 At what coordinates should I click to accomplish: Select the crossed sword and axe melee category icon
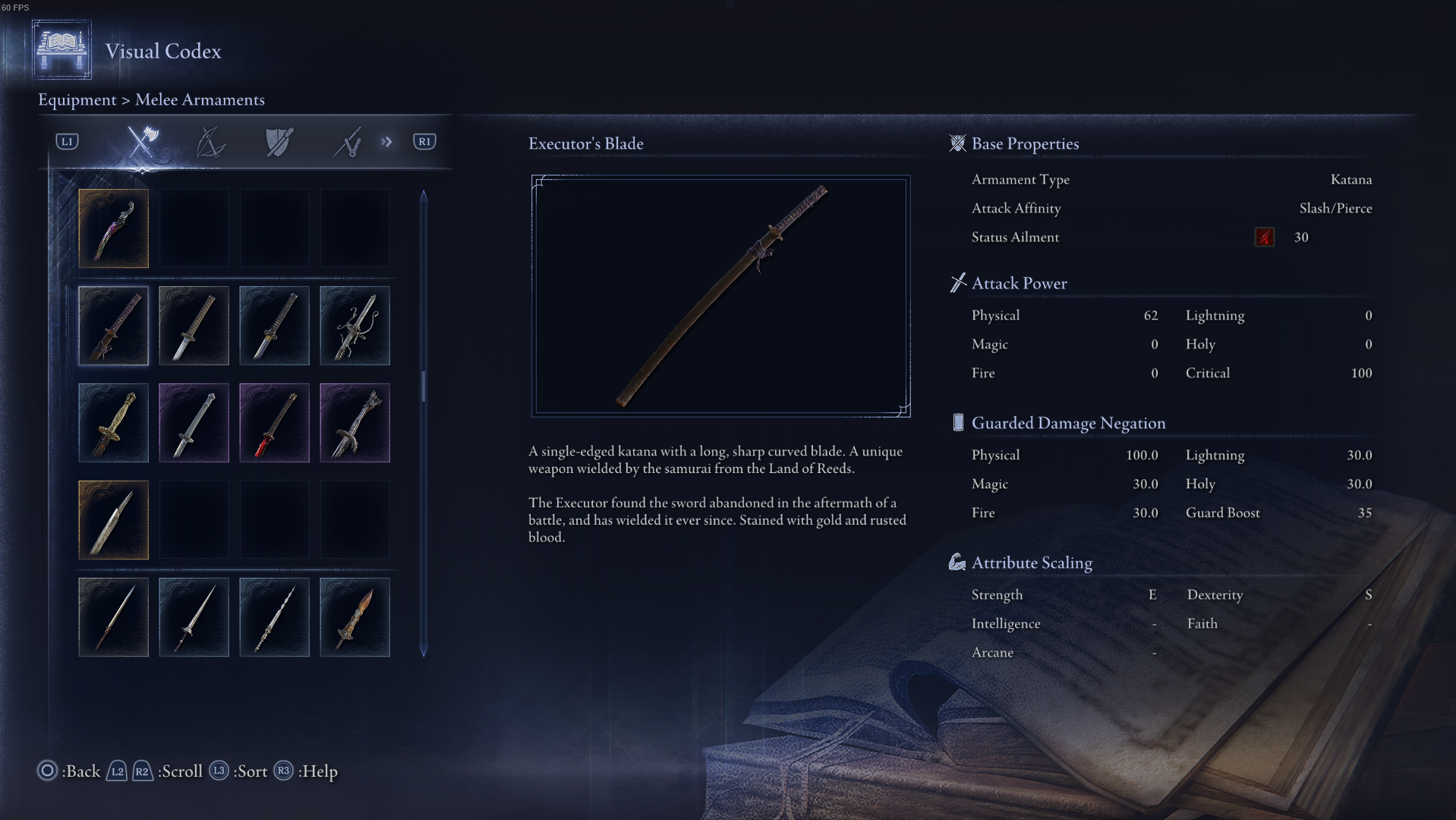[x=143, y=141]
